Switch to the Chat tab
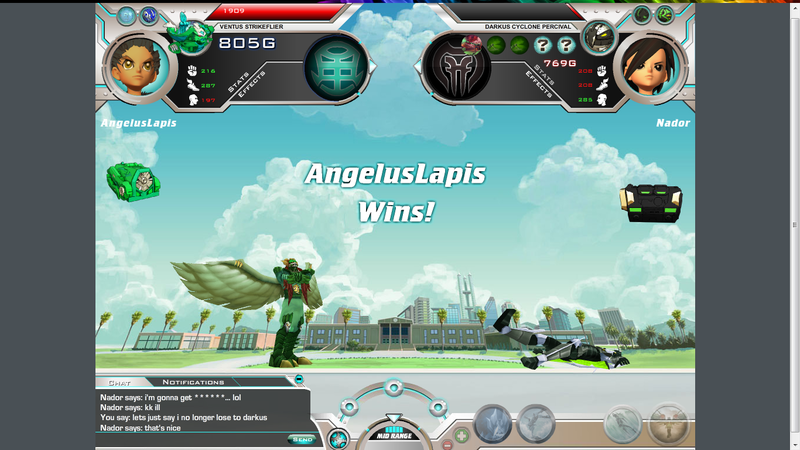The height and width of the screenshot is (450, 800). pos(119,382)
